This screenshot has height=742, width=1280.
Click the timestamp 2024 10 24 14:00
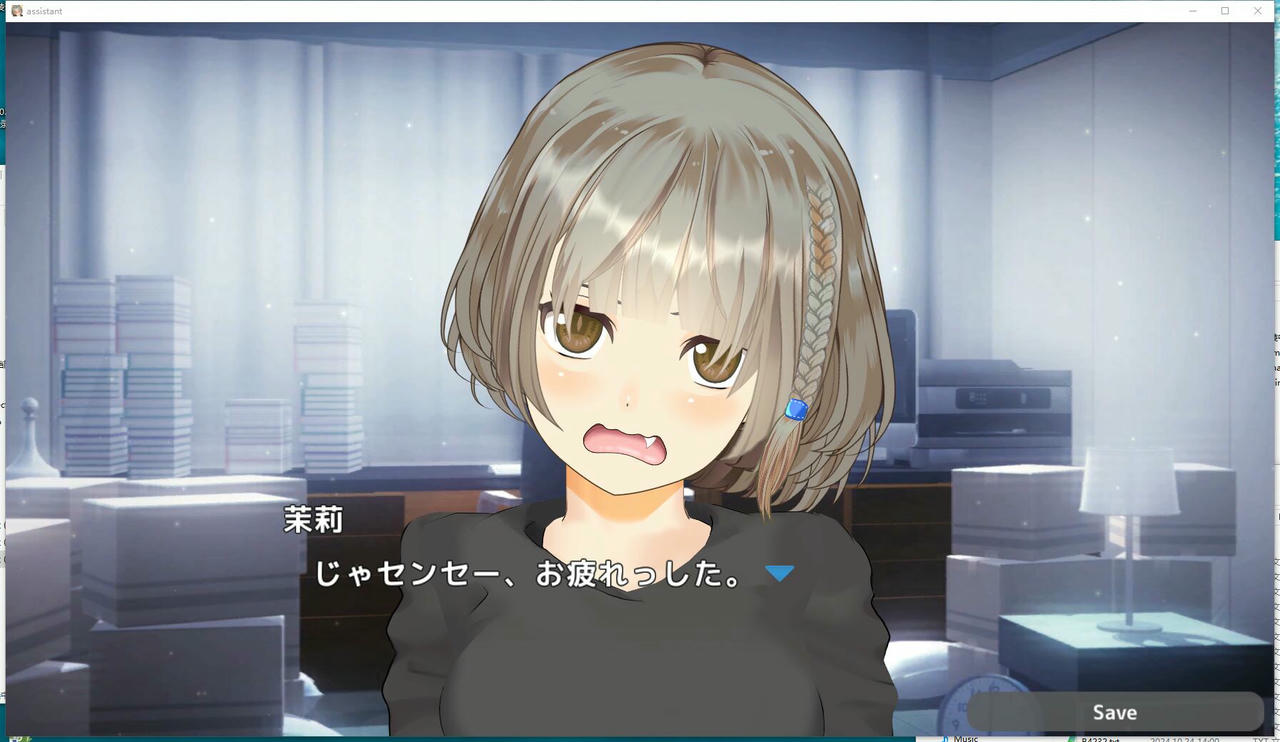(1185, 739)
